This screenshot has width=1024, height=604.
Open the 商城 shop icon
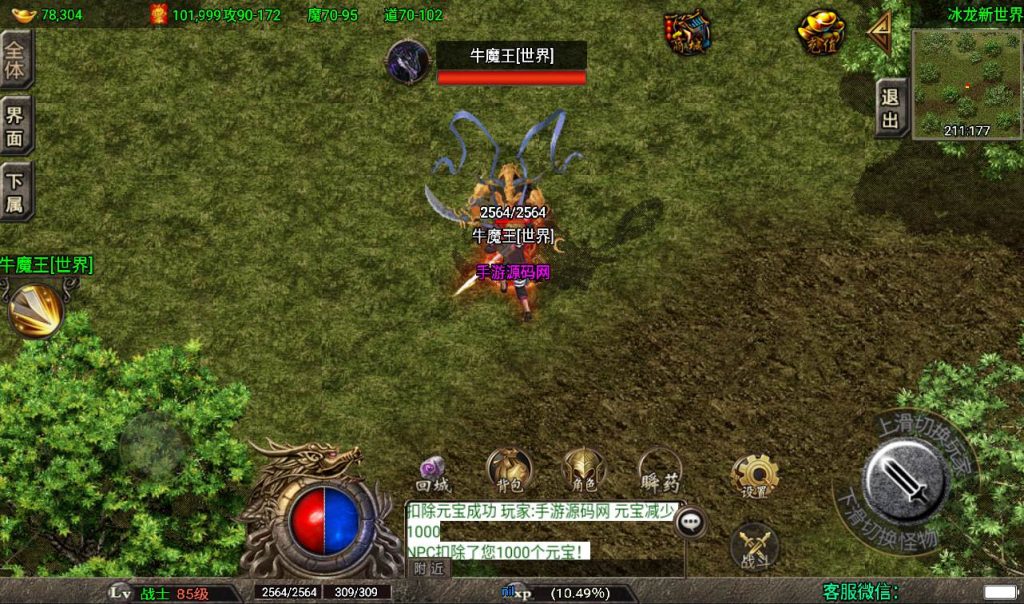tap(689, 33)
